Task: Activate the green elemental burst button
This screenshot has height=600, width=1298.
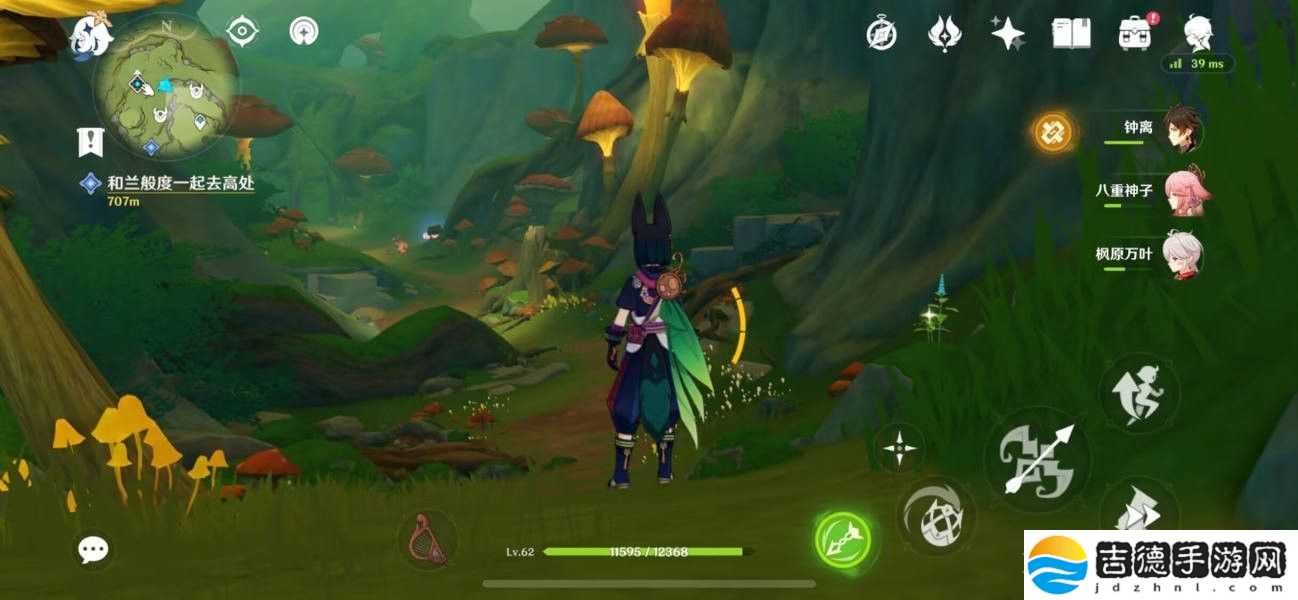Action: [842, 540]
